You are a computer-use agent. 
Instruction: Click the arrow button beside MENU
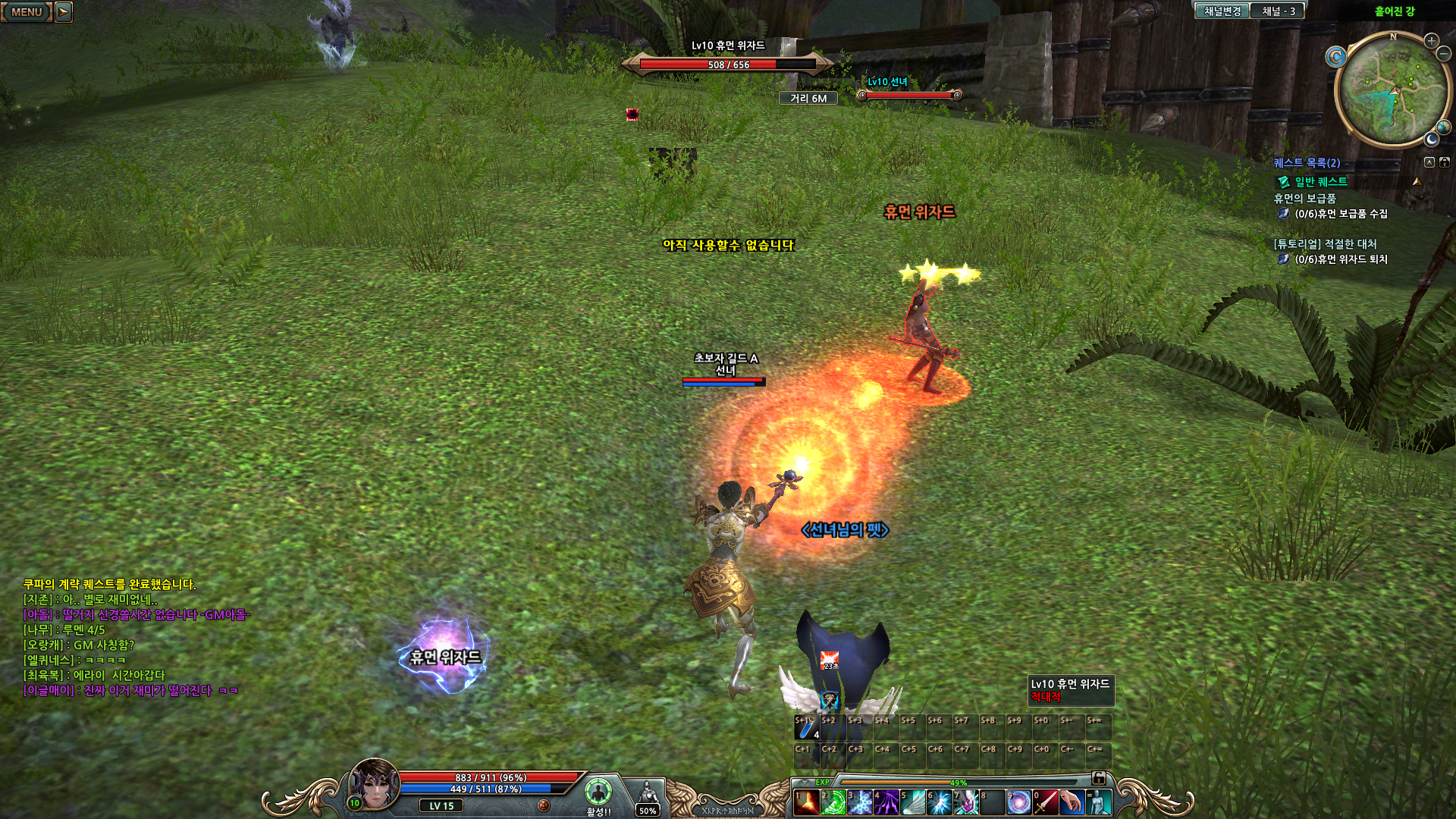(64, 11)
